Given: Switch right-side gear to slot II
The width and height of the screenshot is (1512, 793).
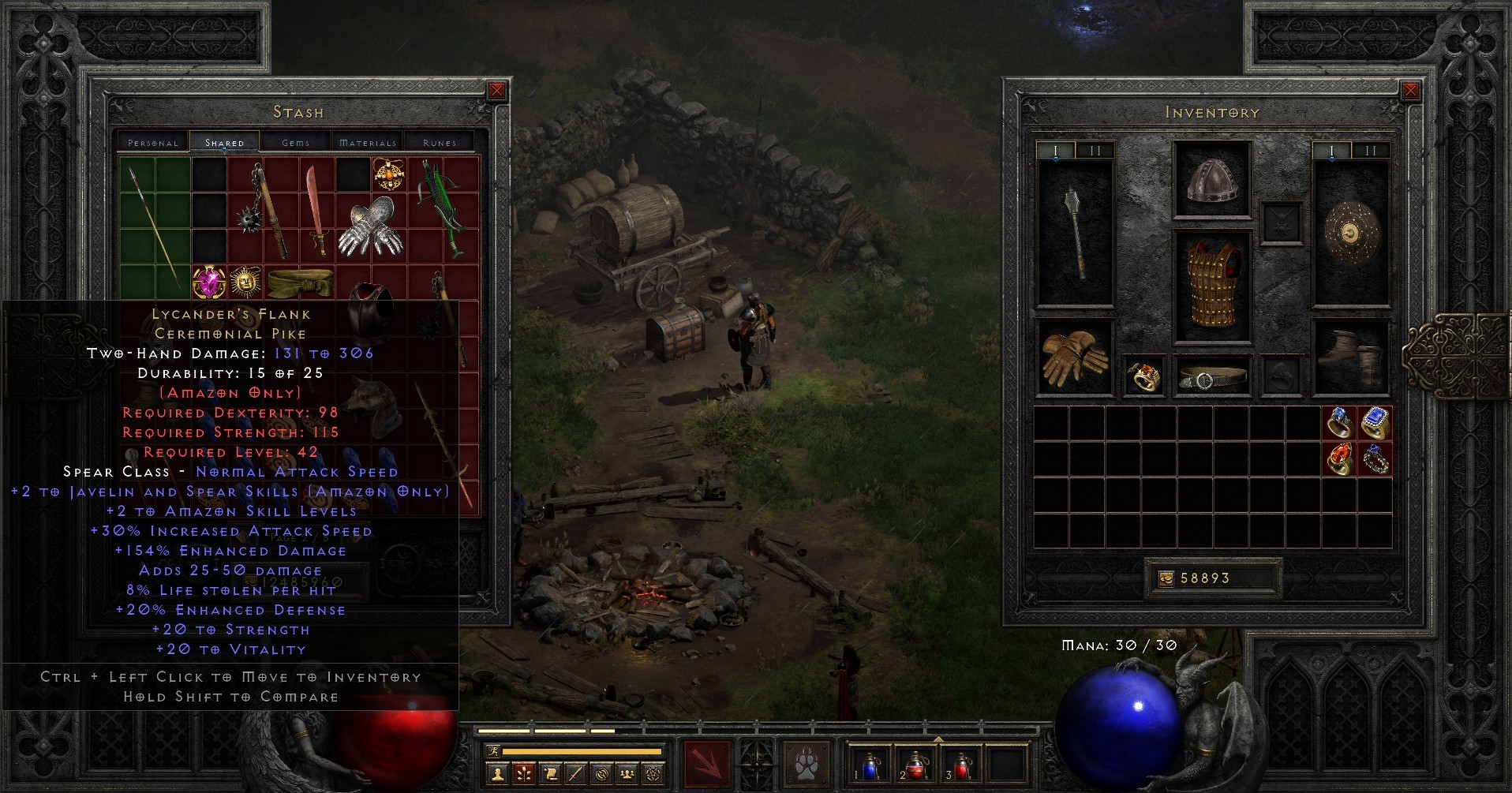Looking at the screenshot, I should pyautogui.click(x=1370, y=148).
